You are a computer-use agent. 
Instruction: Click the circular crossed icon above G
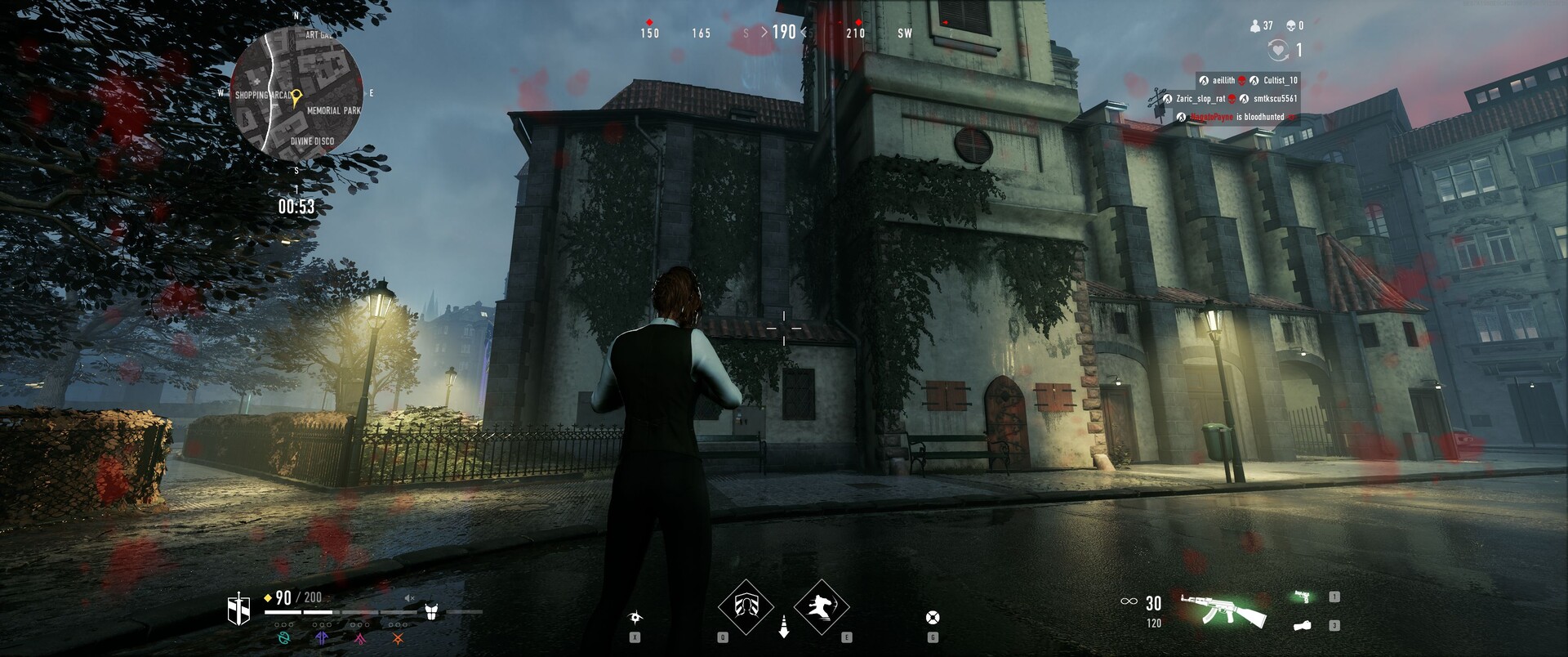pyautogui.click(x=933, y=617)
